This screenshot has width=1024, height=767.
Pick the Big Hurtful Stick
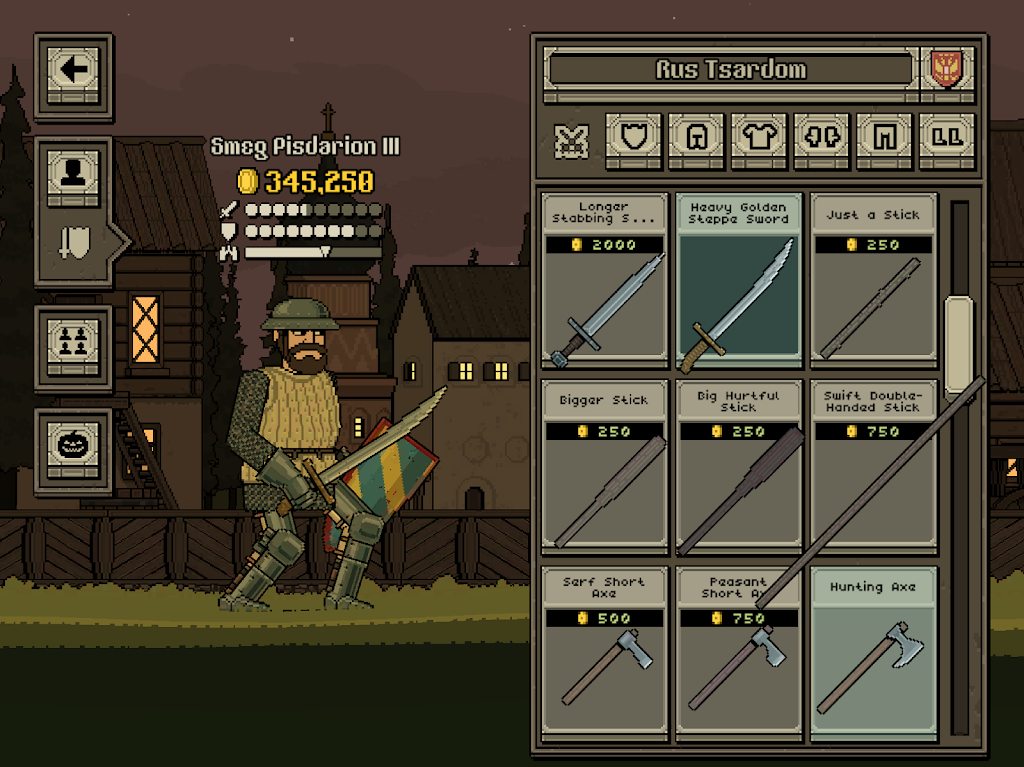[x=739, y=468]
